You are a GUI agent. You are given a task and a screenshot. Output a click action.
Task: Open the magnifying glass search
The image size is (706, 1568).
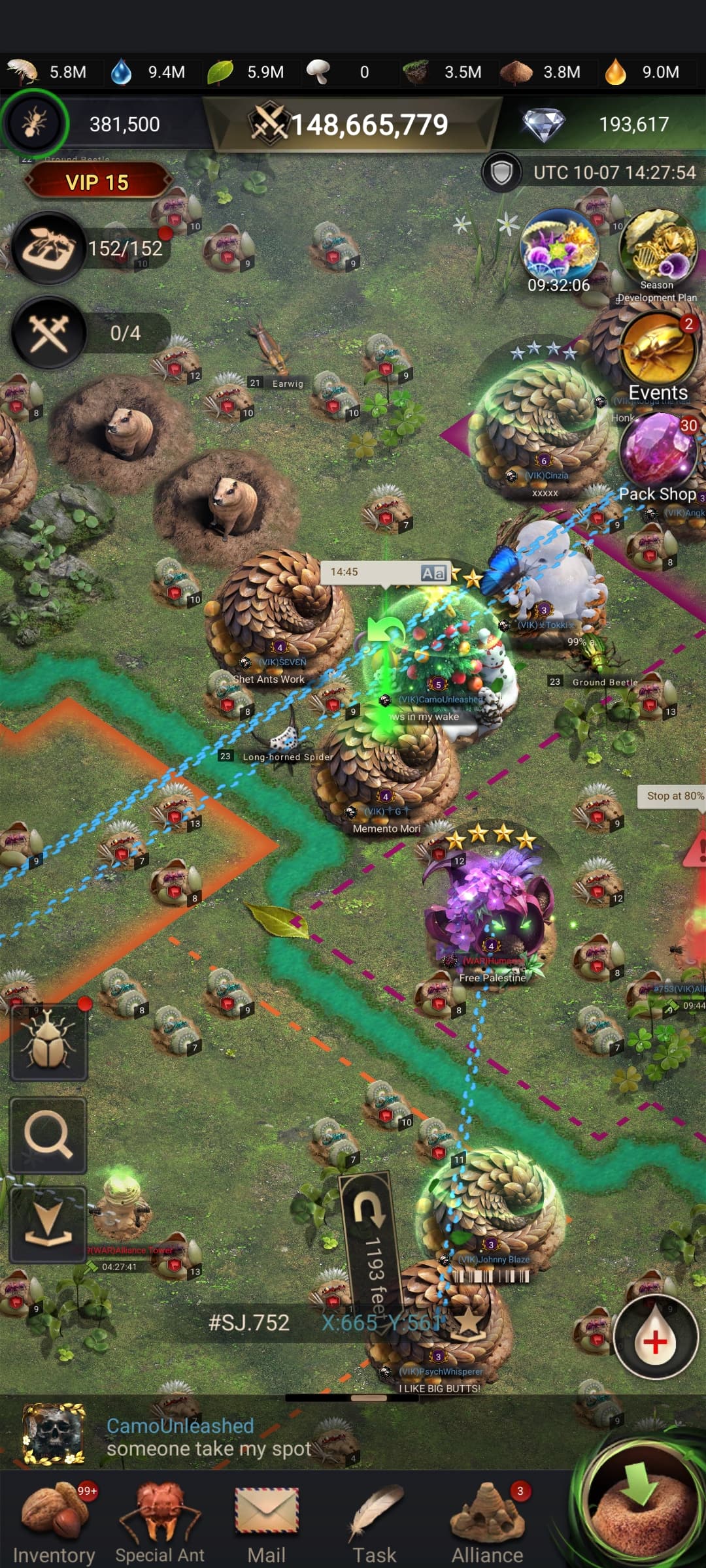pos(48,1135)
